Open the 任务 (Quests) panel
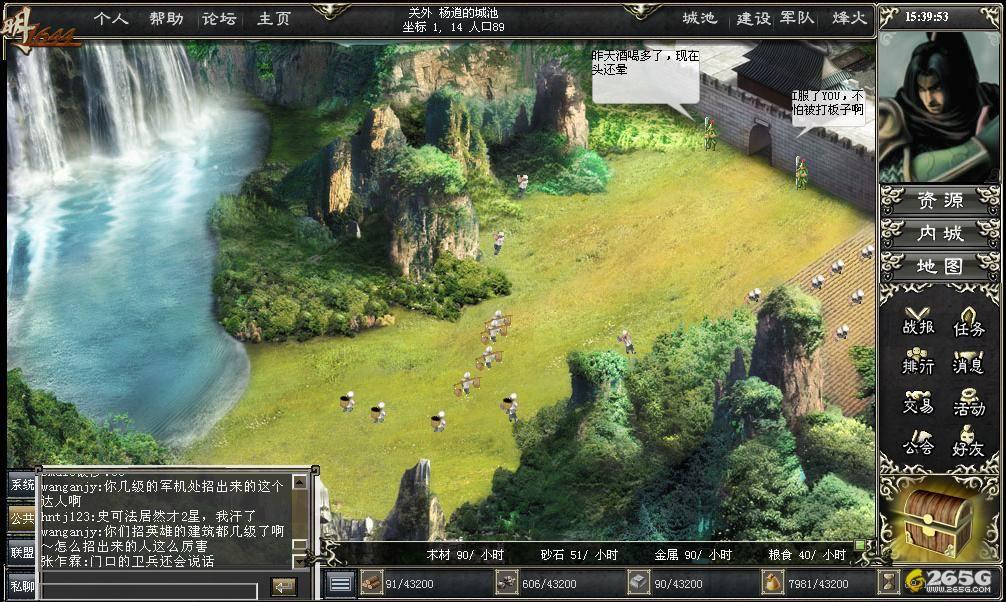 click(x=967, y=322)
